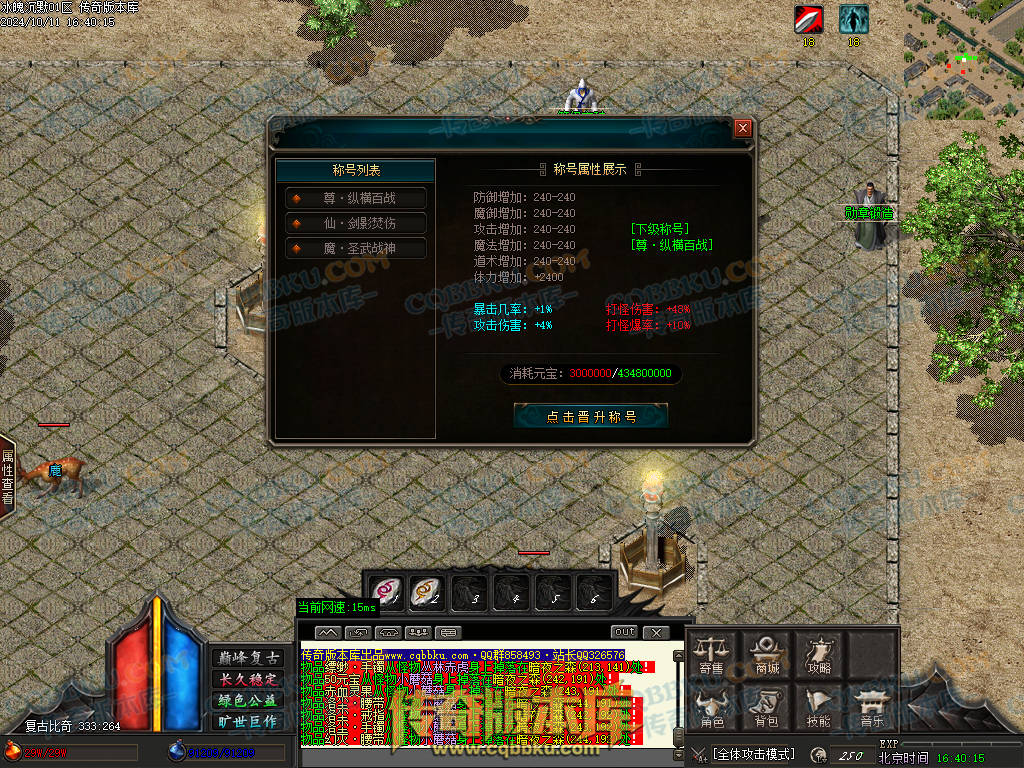Close the chat box with X
This screenshot has width=1024, height=768.
point(655,632)
